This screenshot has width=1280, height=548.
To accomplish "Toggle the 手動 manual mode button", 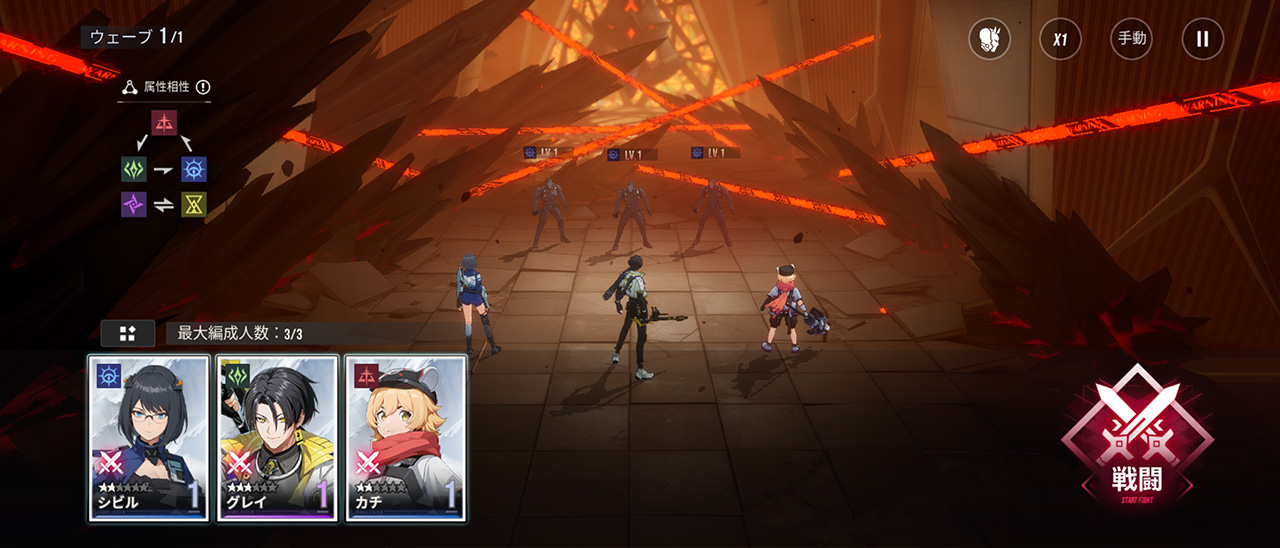I will pos(1131,40).
